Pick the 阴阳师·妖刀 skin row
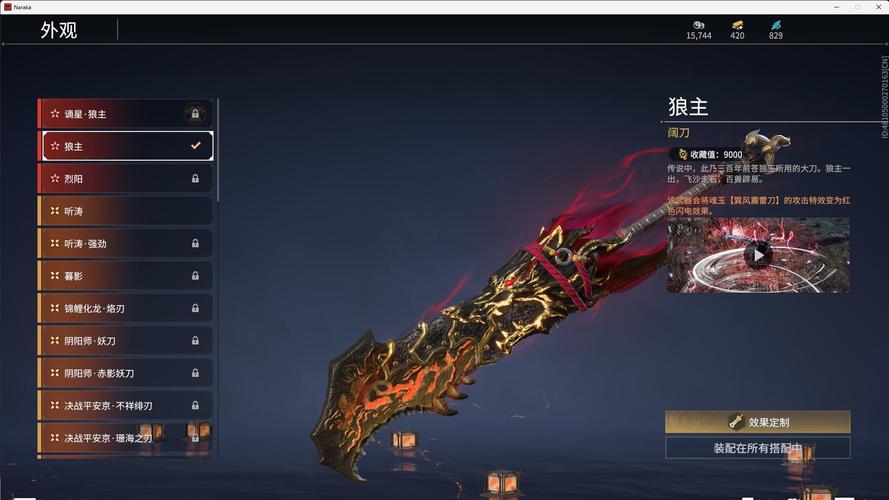 [125, 341]
